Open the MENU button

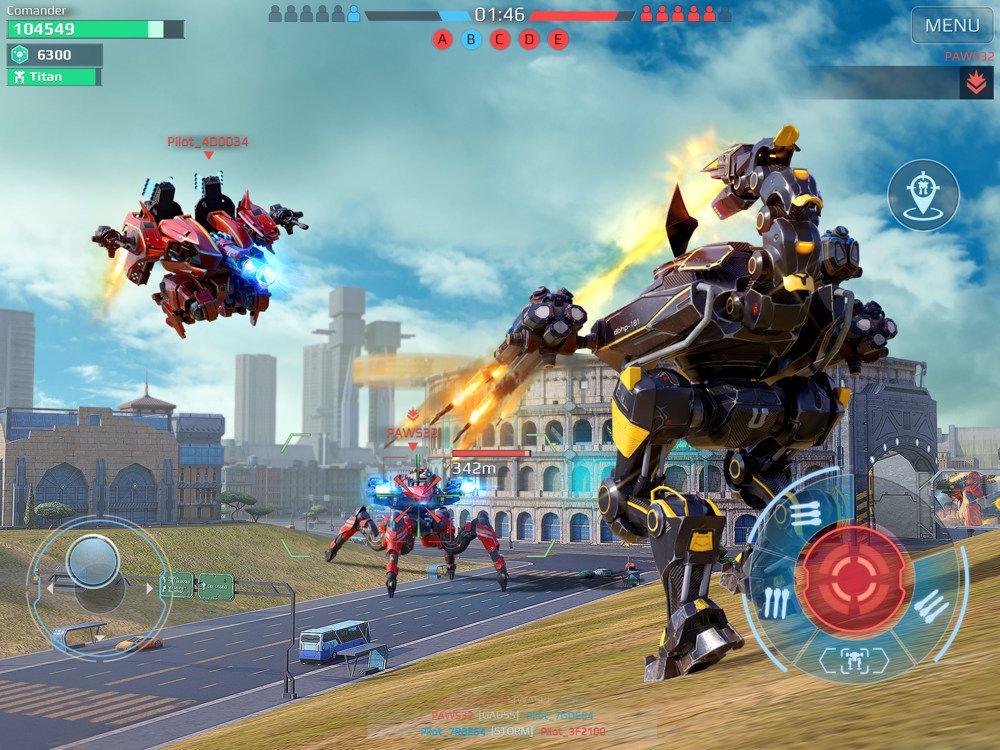(x=952, y=26)
